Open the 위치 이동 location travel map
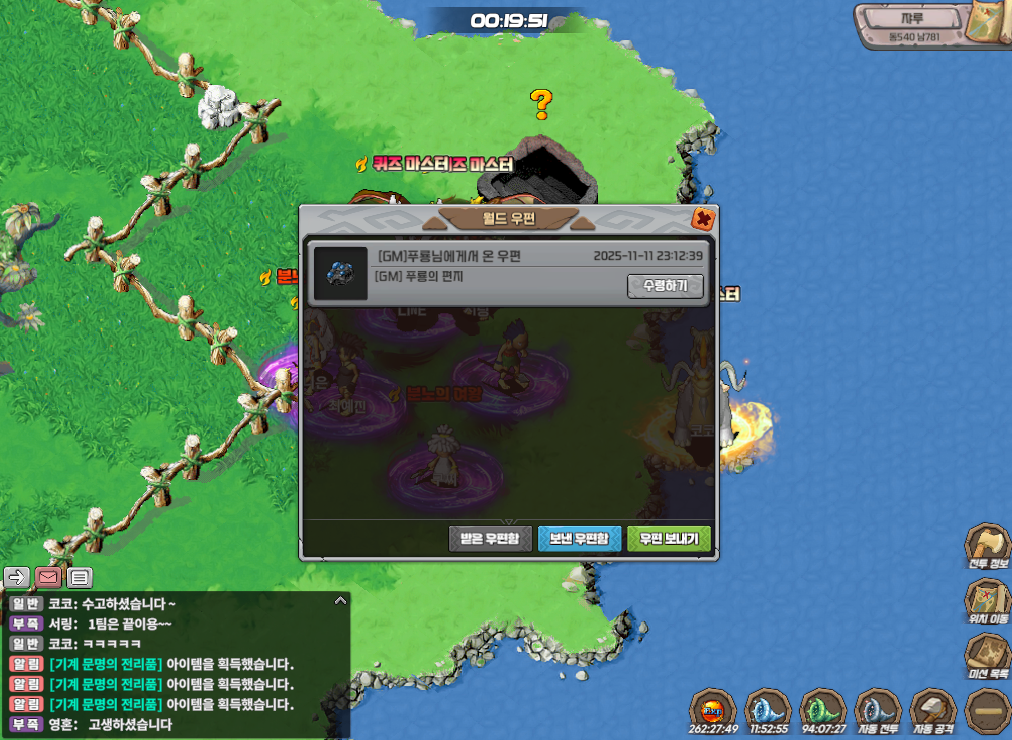1012x740 pixels. point(986,601)
